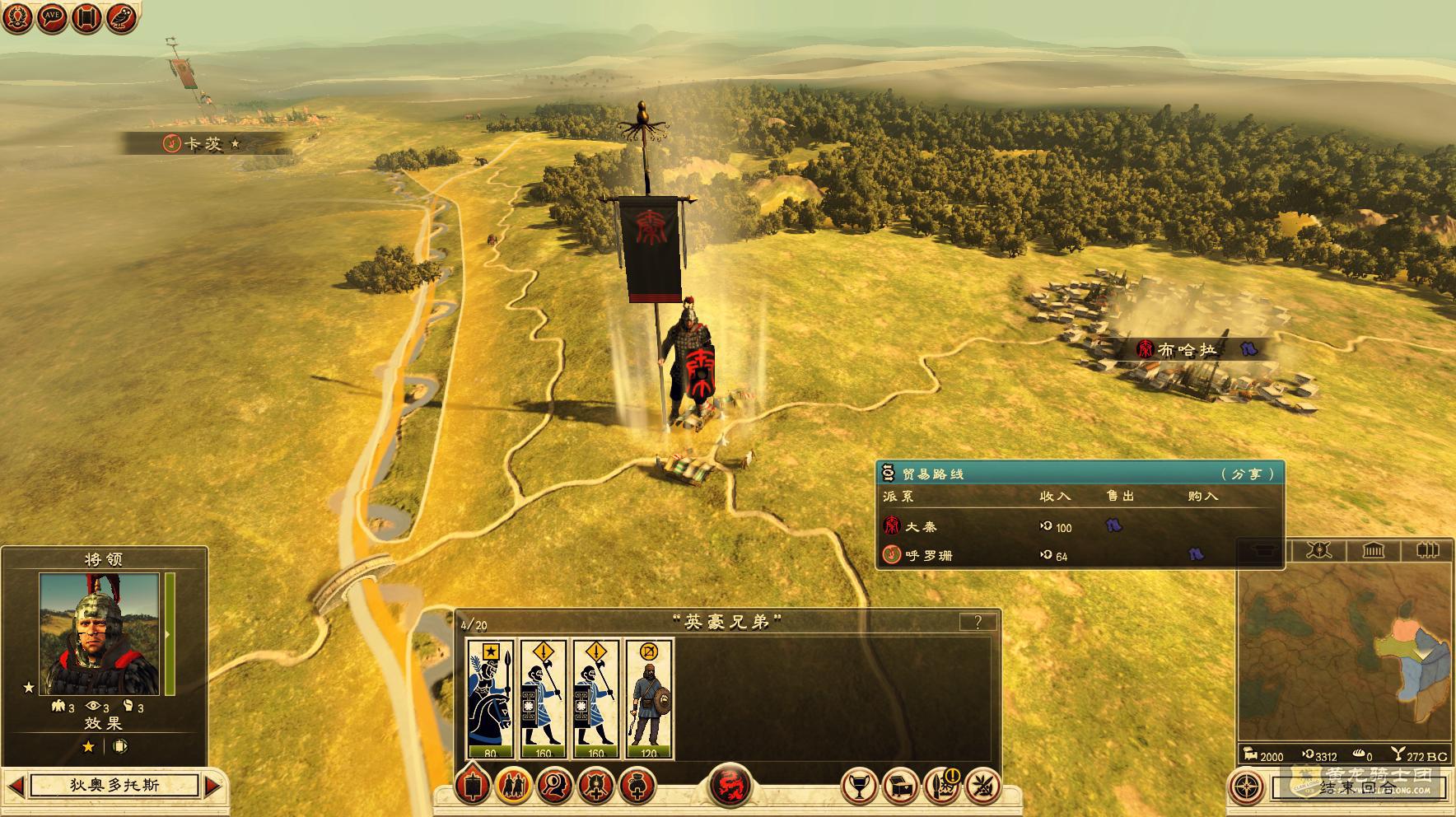1456x817 pixels.
Task: Select the bearded swordsman unit card
Action: click(649, 698)
